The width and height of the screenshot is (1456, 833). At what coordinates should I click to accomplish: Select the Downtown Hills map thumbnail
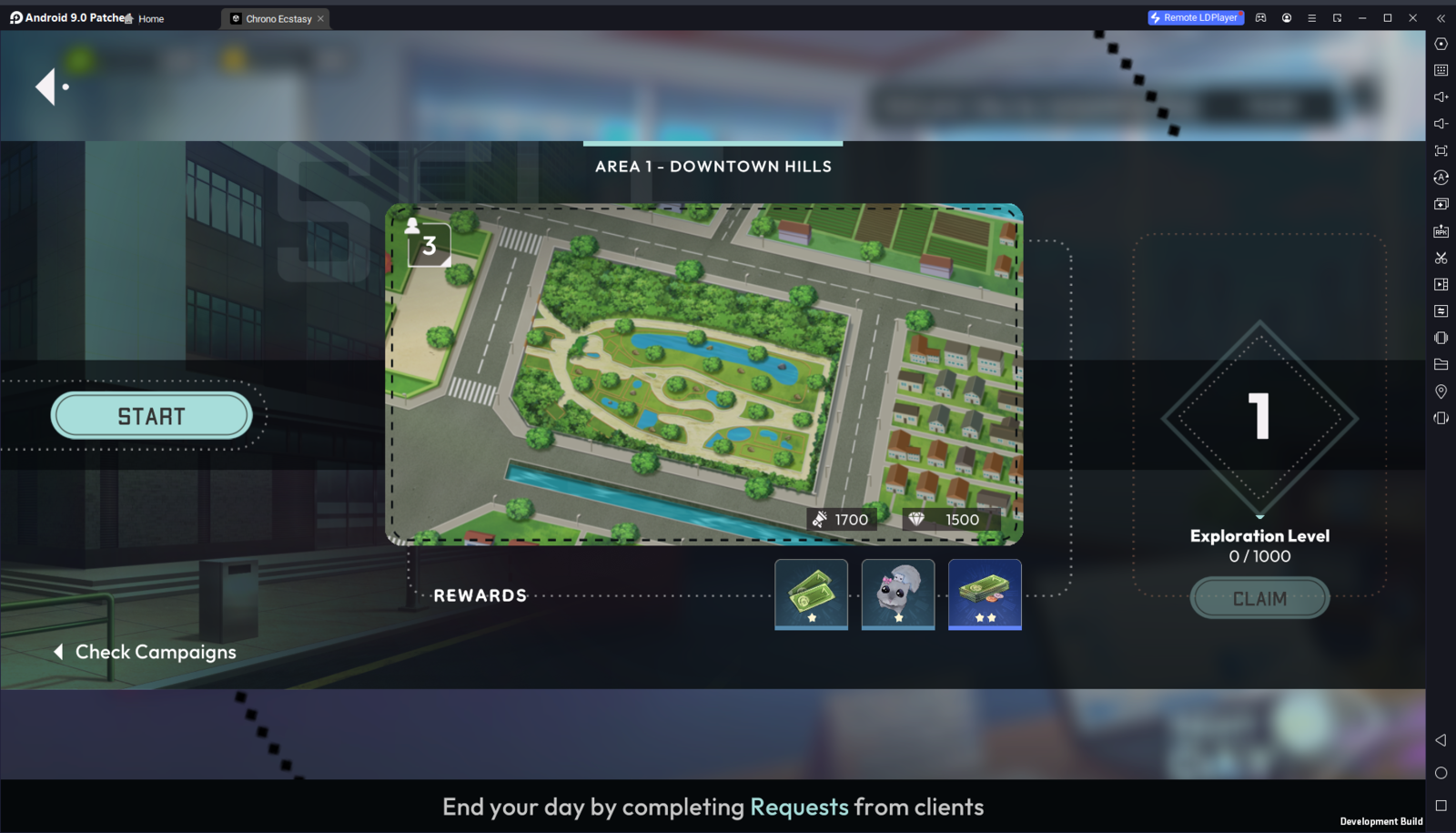(703, 374)
